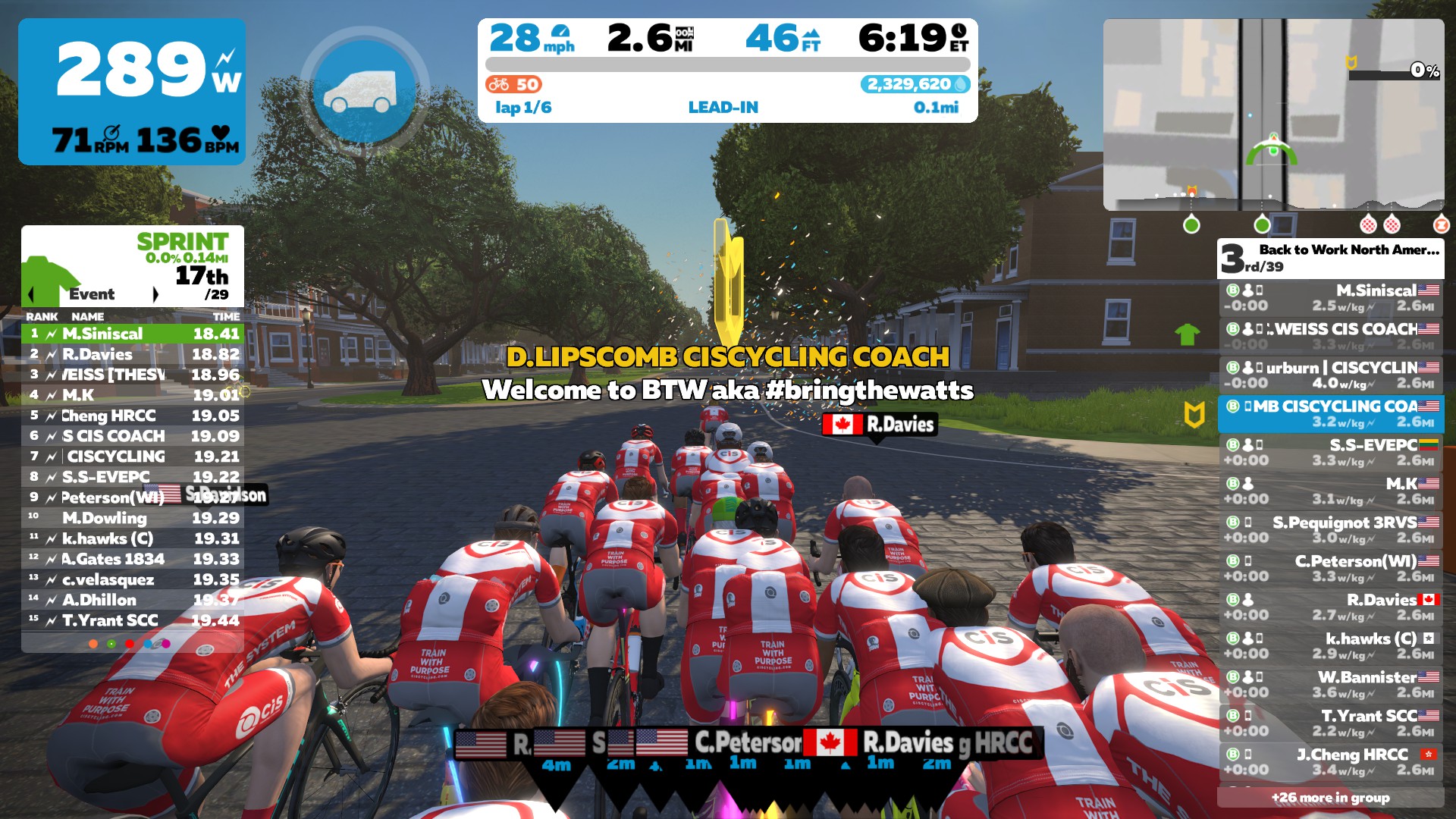Select A.Dhillon in the sprint leaderboard

[x=133, y=600]
